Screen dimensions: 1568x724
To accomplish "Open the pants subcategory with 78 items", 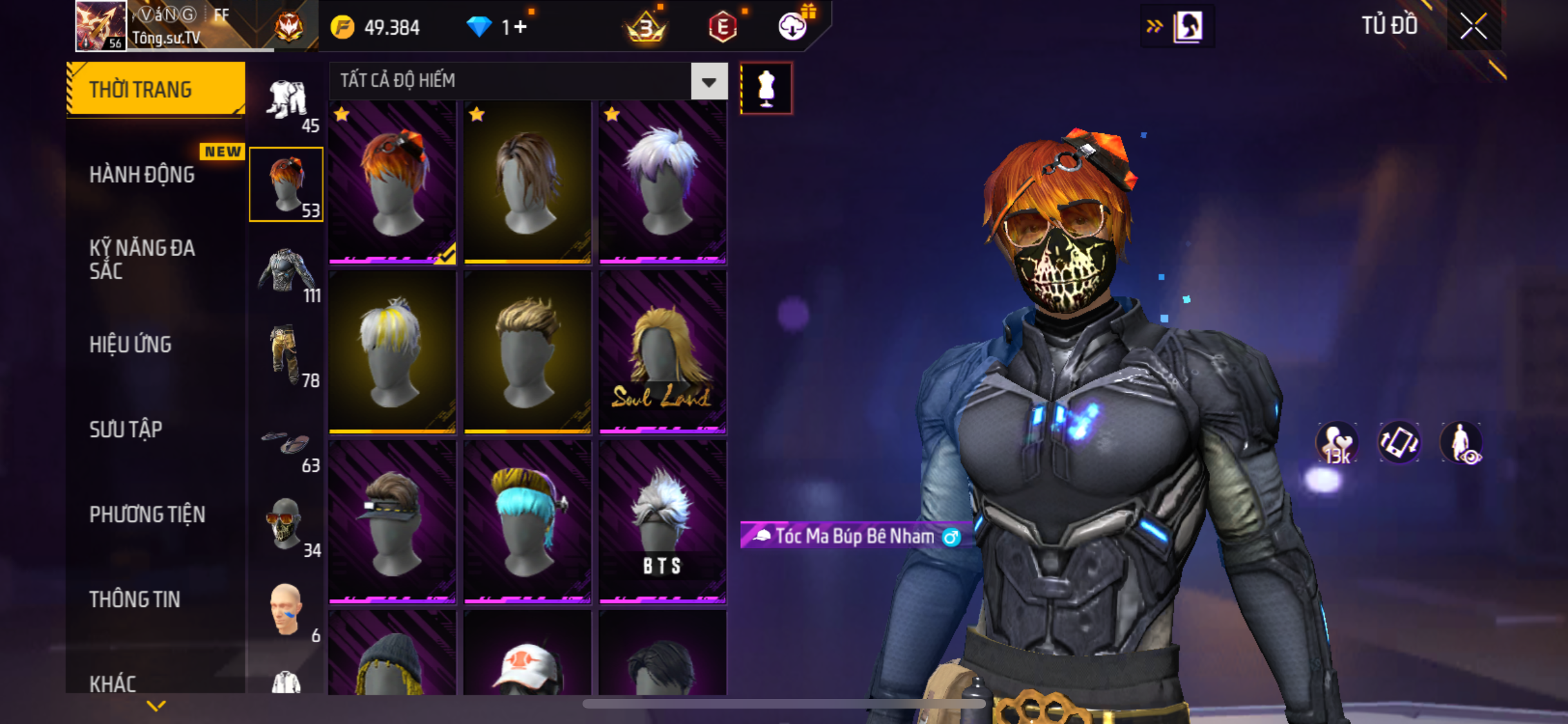I will pyautogui.click(x=287, y=357).
